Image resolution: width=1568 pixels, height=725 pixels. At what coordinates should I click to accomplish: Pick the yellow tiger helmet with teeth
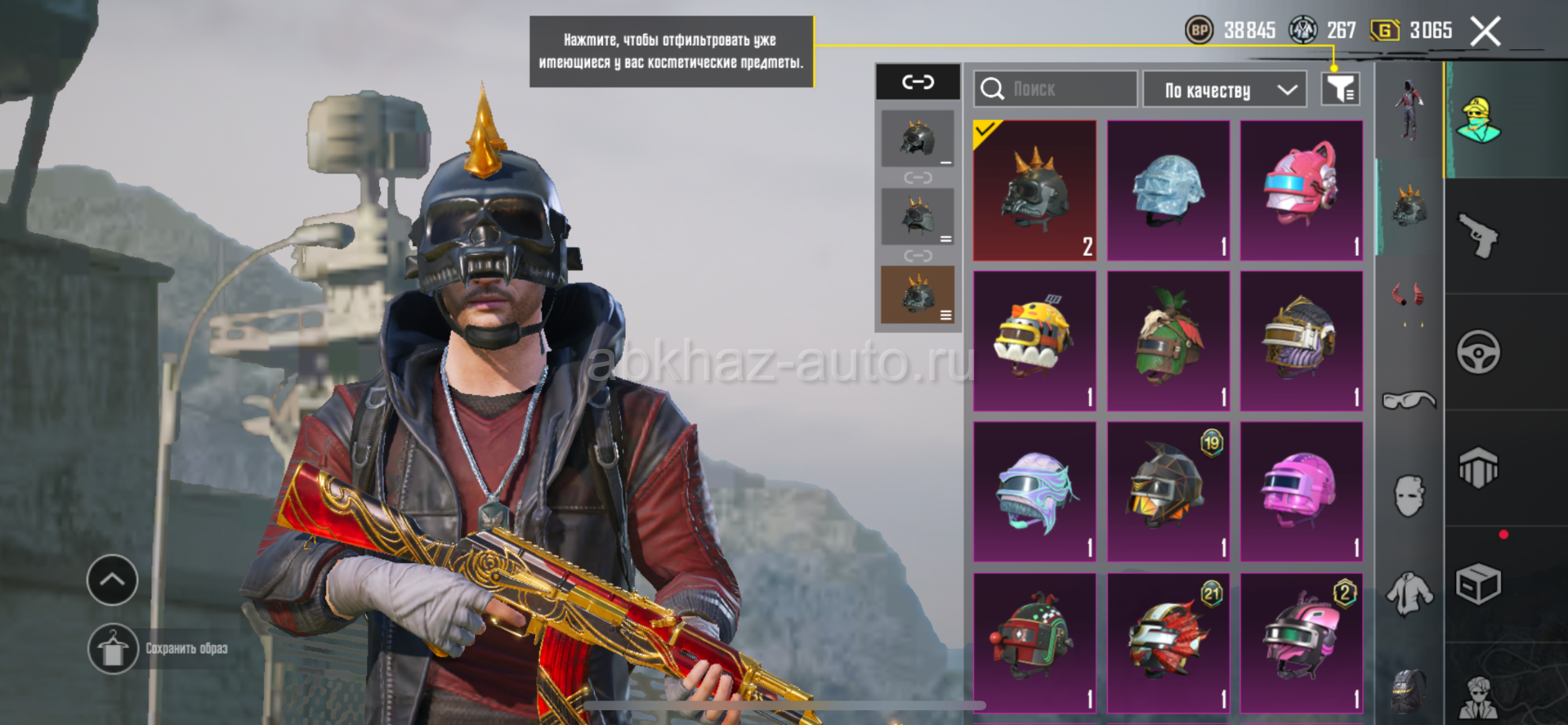pyautogui.click(x=1034, y=342)
